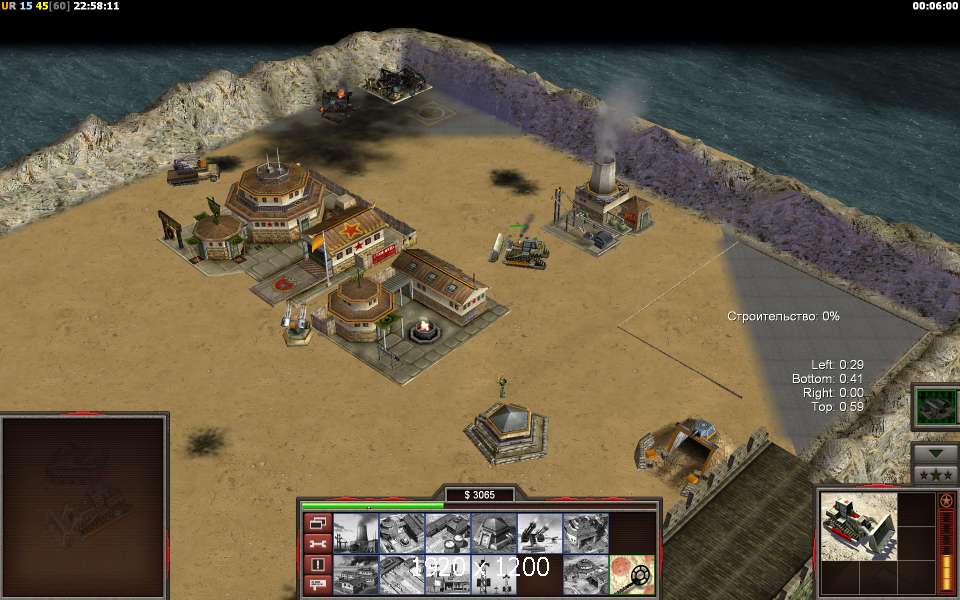Viewport: 960px width, 600px height.
Task: Click the red exclamation mark button
Action: (317, 564)
